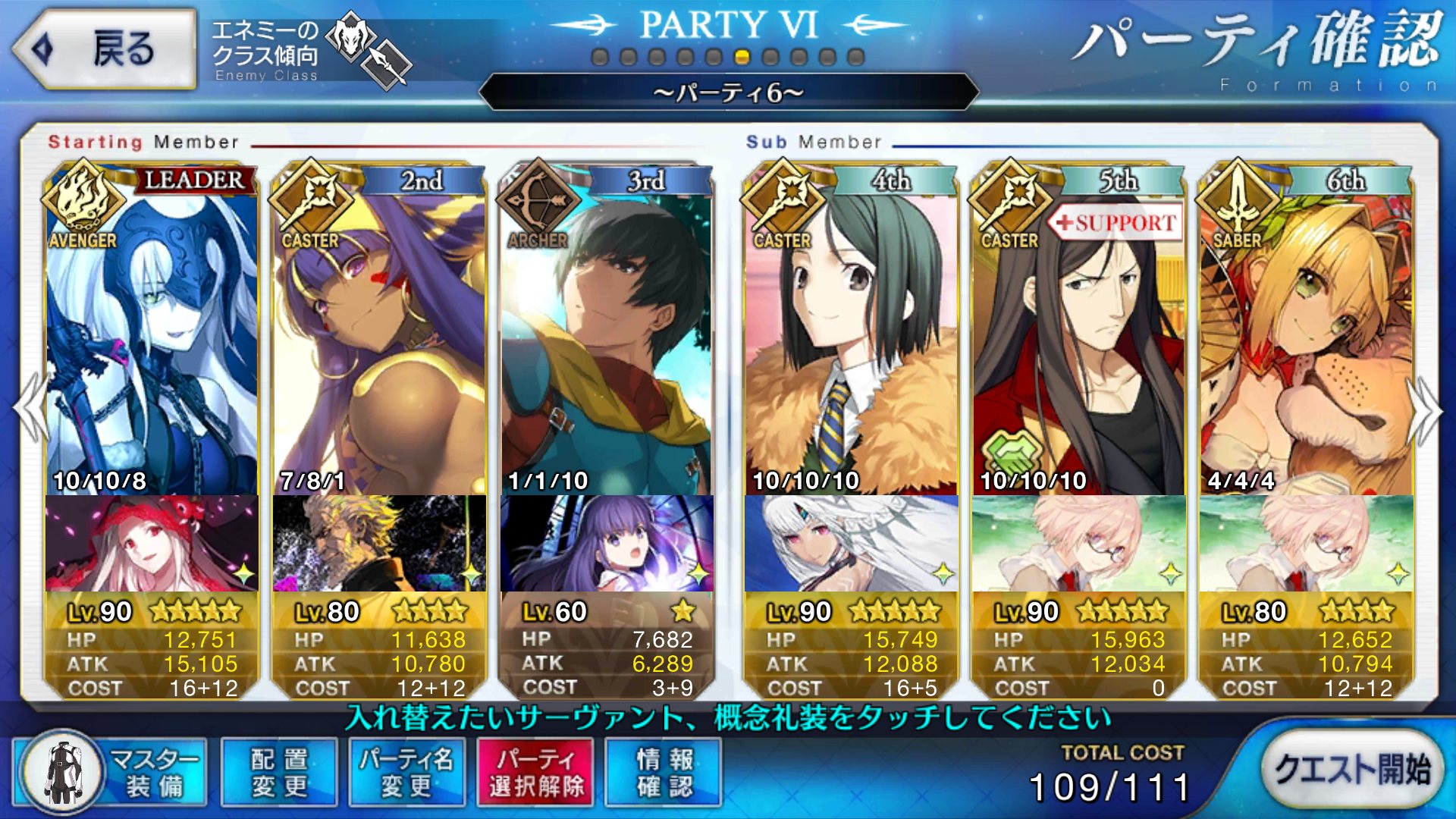This screenshot has height=819, width=1456.
Task: Open 配置変更 to rearrange formation
Action: pyautogui.click(x=279, y=773)
